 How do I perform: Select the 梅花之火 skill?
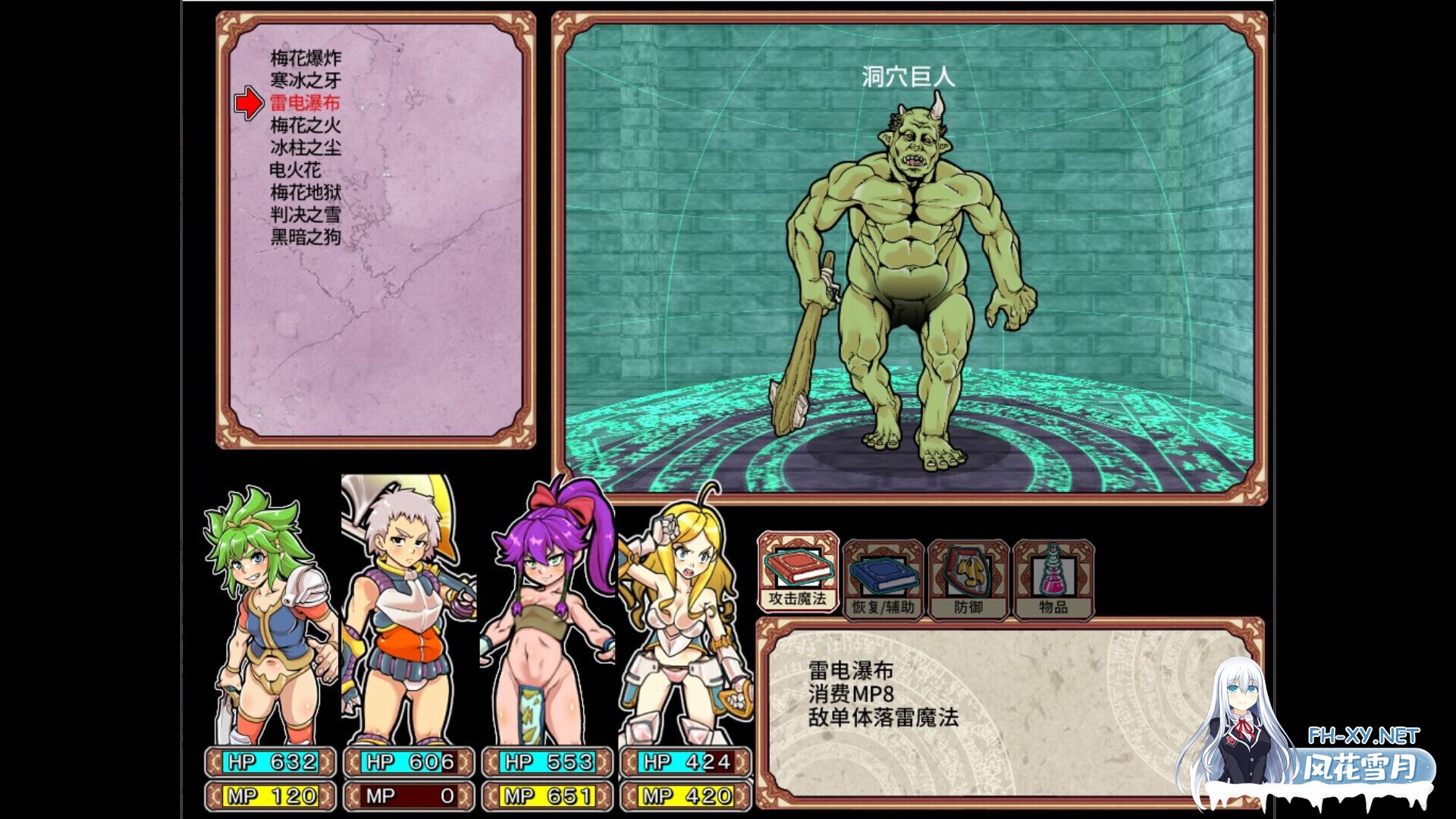click(x=306, y=124)
